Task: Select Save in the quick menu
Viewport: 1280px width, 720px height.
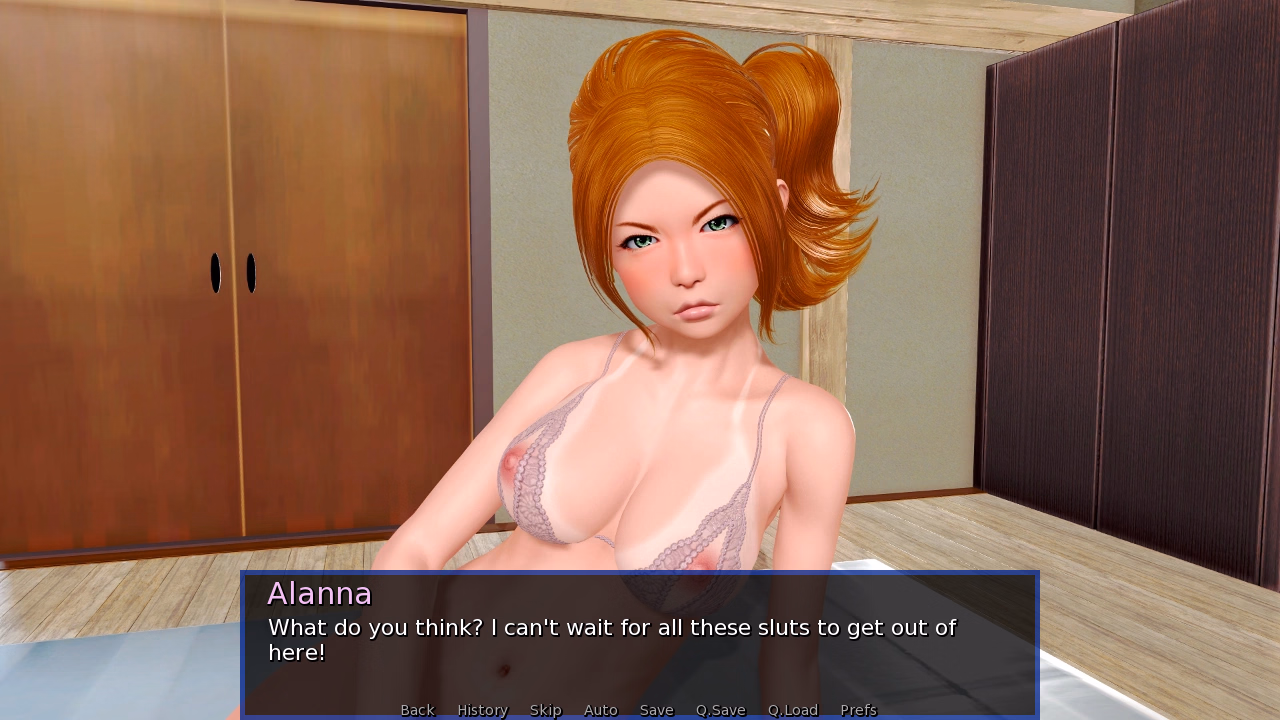Action: (656, 710)
